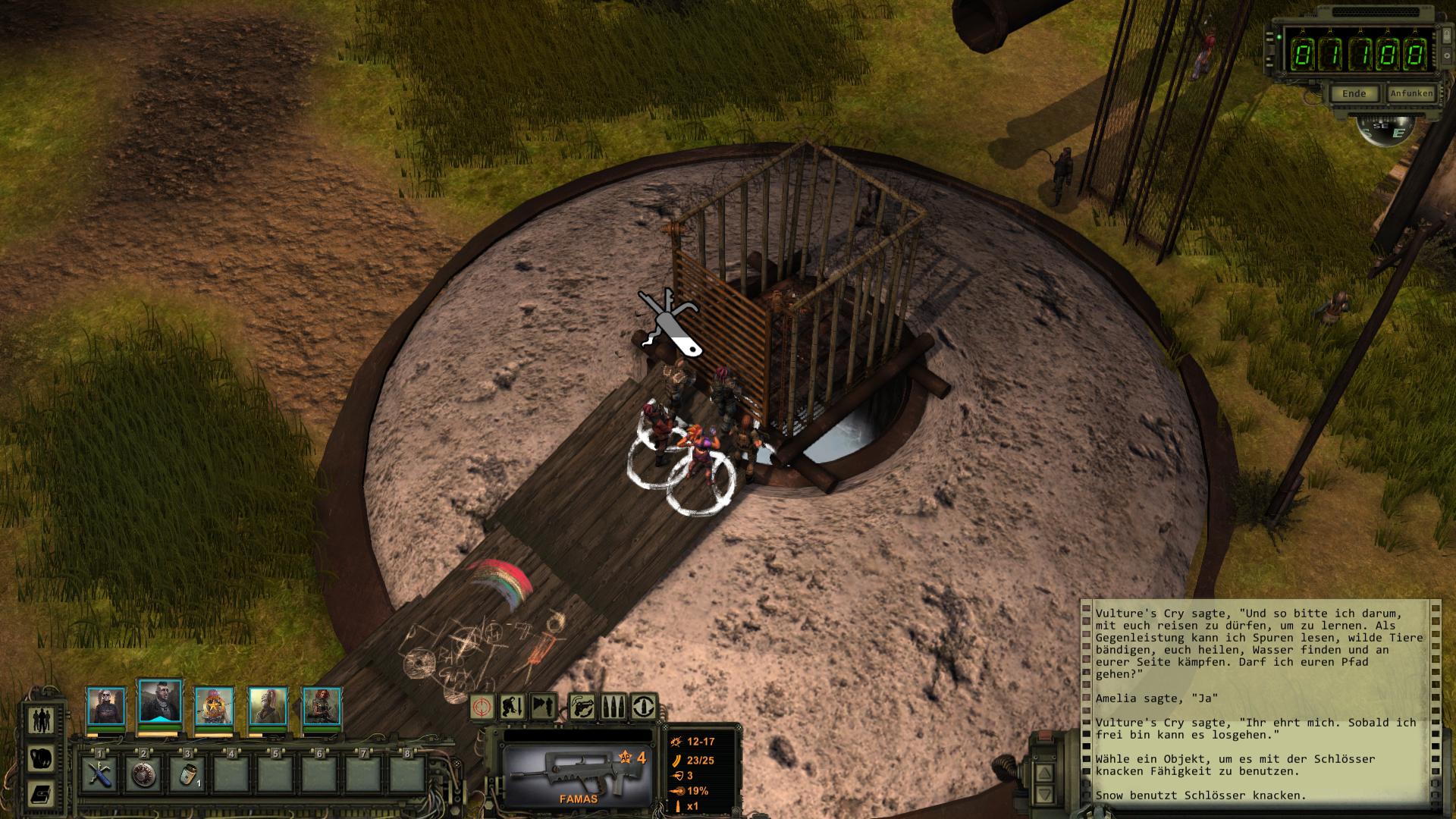Use the jar item in hotbar slot 3
The image size is (1456, 819).
187,774
